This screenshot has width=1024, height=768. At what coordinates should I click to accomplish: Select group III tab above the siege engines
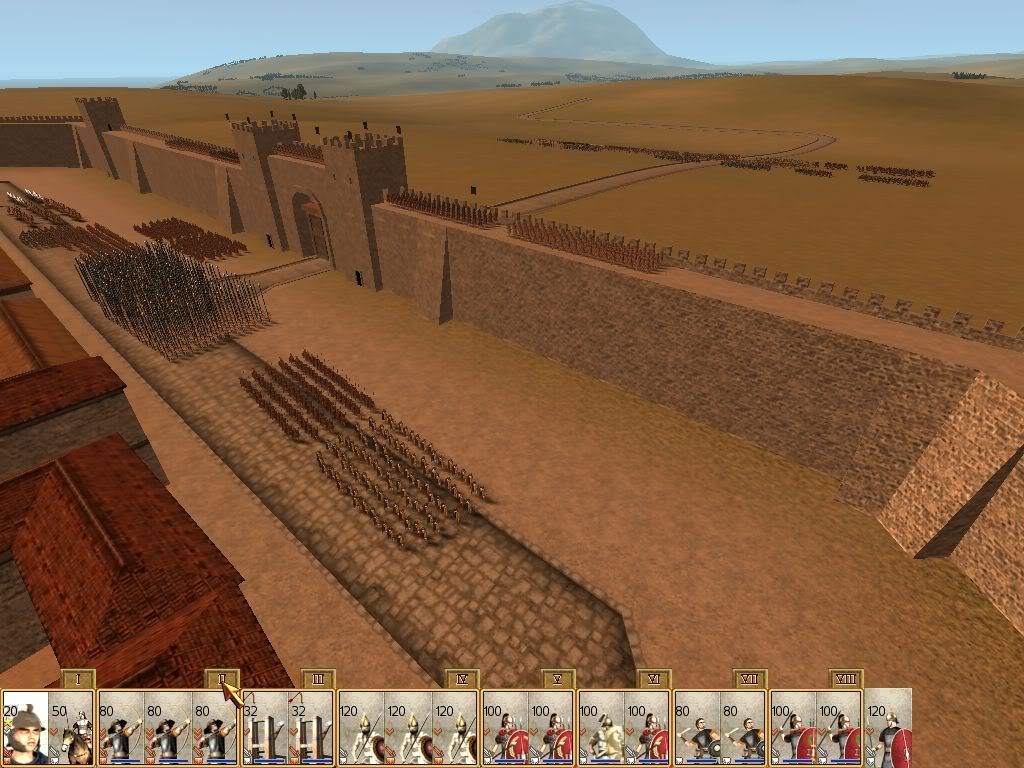click(317, 680)
